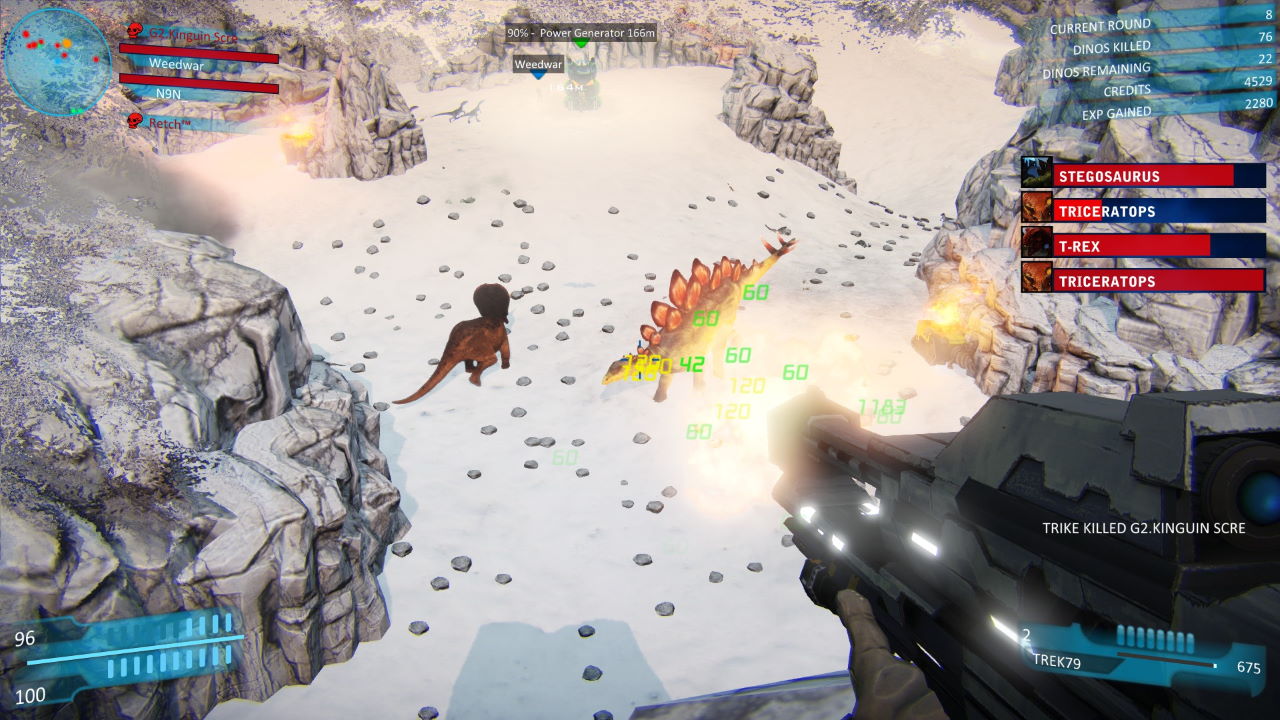Click the circular minimap radar
The width and height of the screenshot is (1280, 720).
pos(57,61)
